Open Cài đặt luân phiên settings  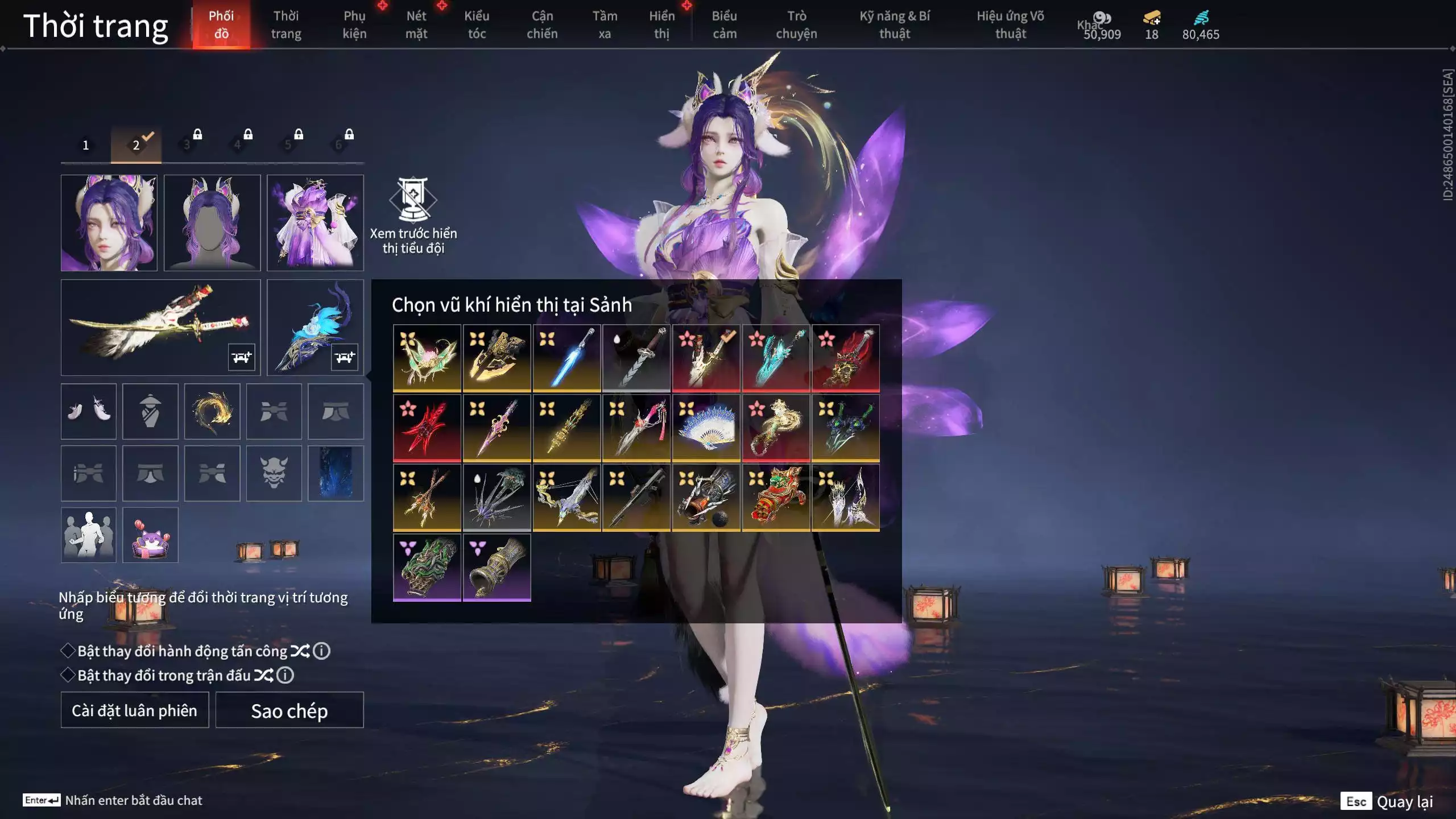(135, 710)
